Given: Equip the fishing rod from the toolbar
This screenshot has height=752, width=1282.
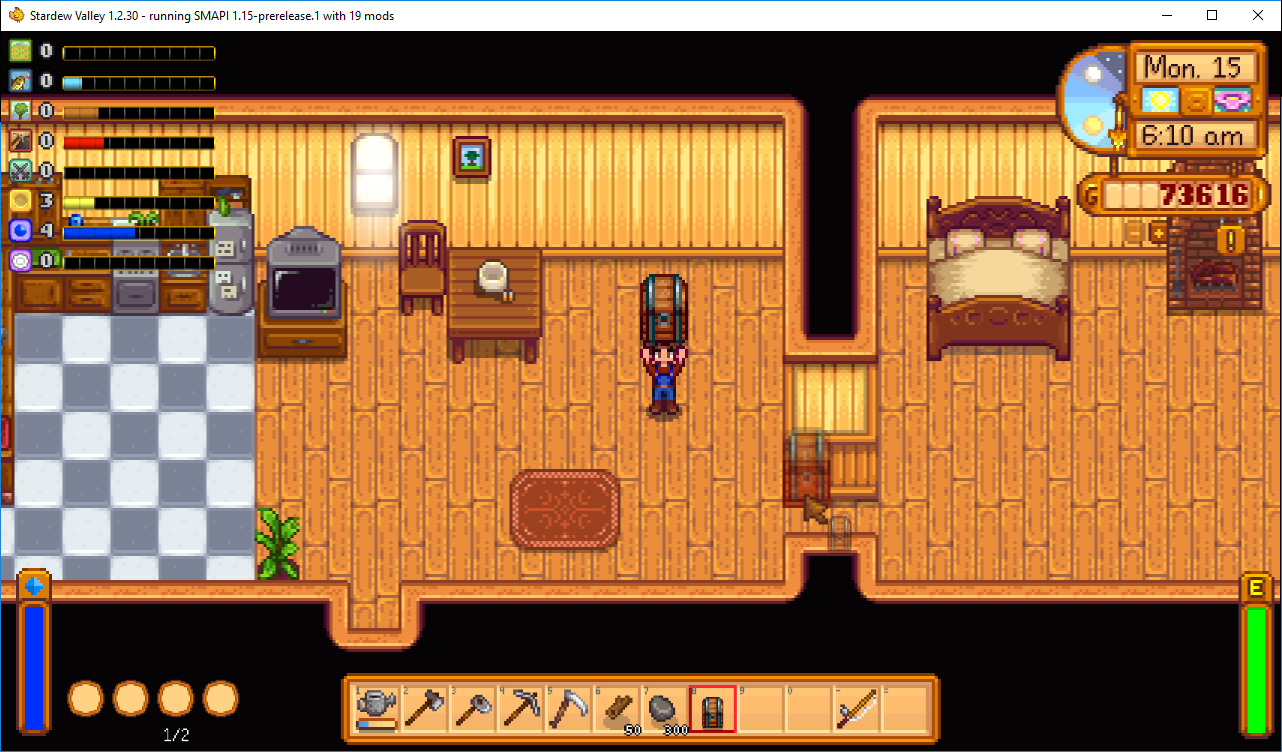Looking at the screenshot, I should click(857, 709).
